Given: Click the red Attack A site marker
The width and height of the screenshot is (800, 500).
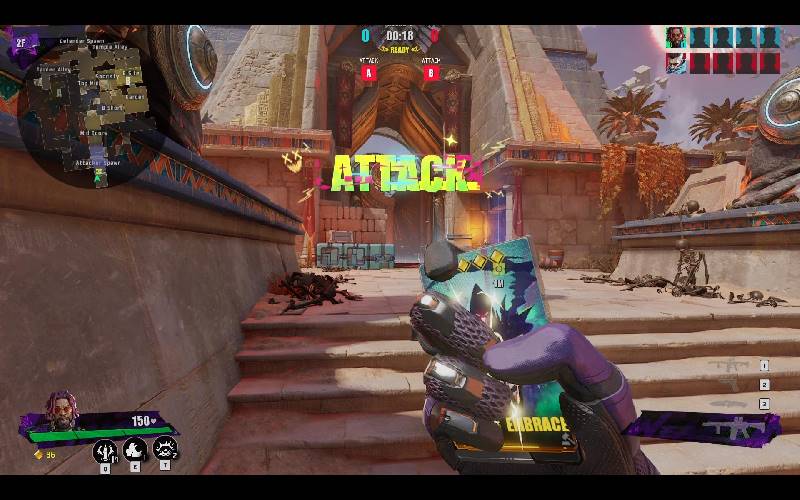Looking at the screenshot, I should 370,72.
